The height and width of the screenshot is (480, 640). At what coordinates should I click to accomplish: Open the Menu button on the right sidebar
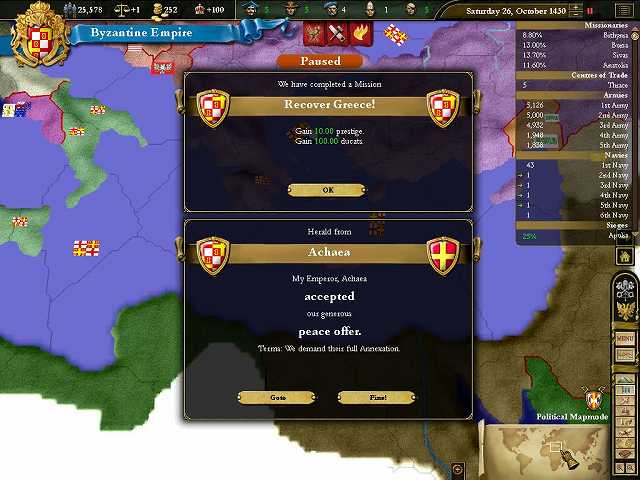pyautogui.click(x=626, y=339)
